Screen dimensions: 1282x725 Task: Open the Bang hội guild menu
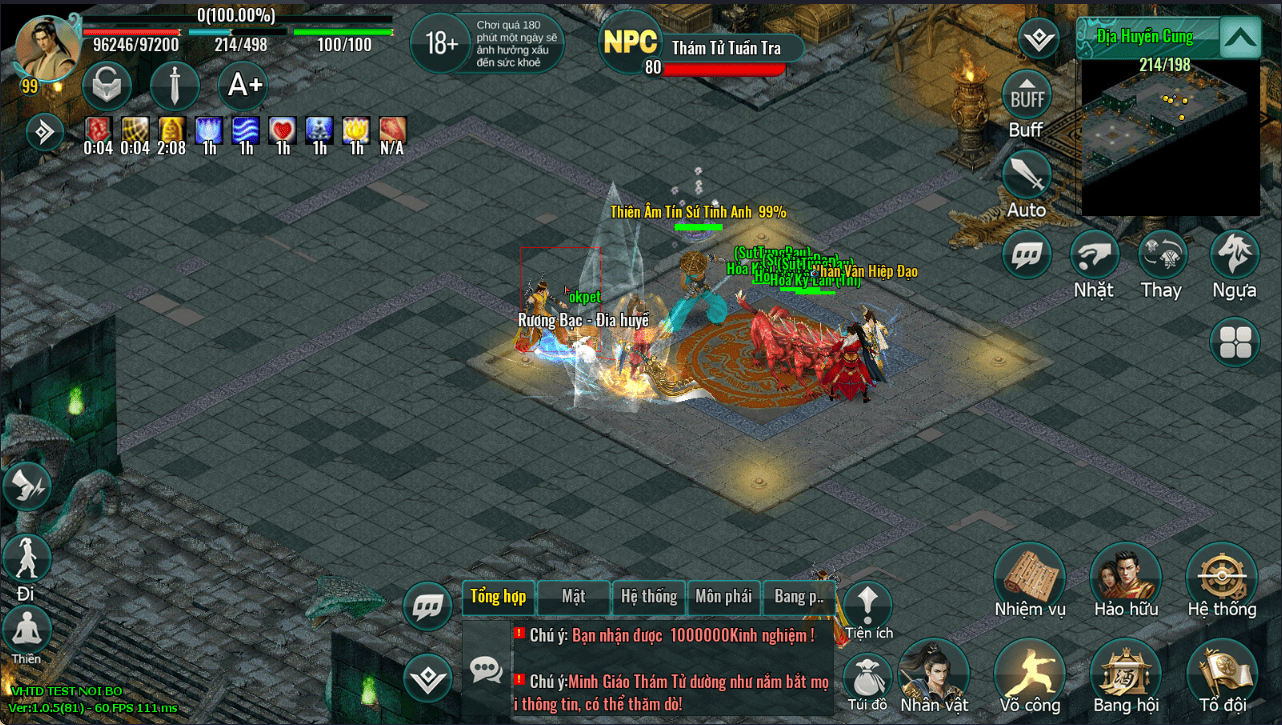[x=1125, y=673]
